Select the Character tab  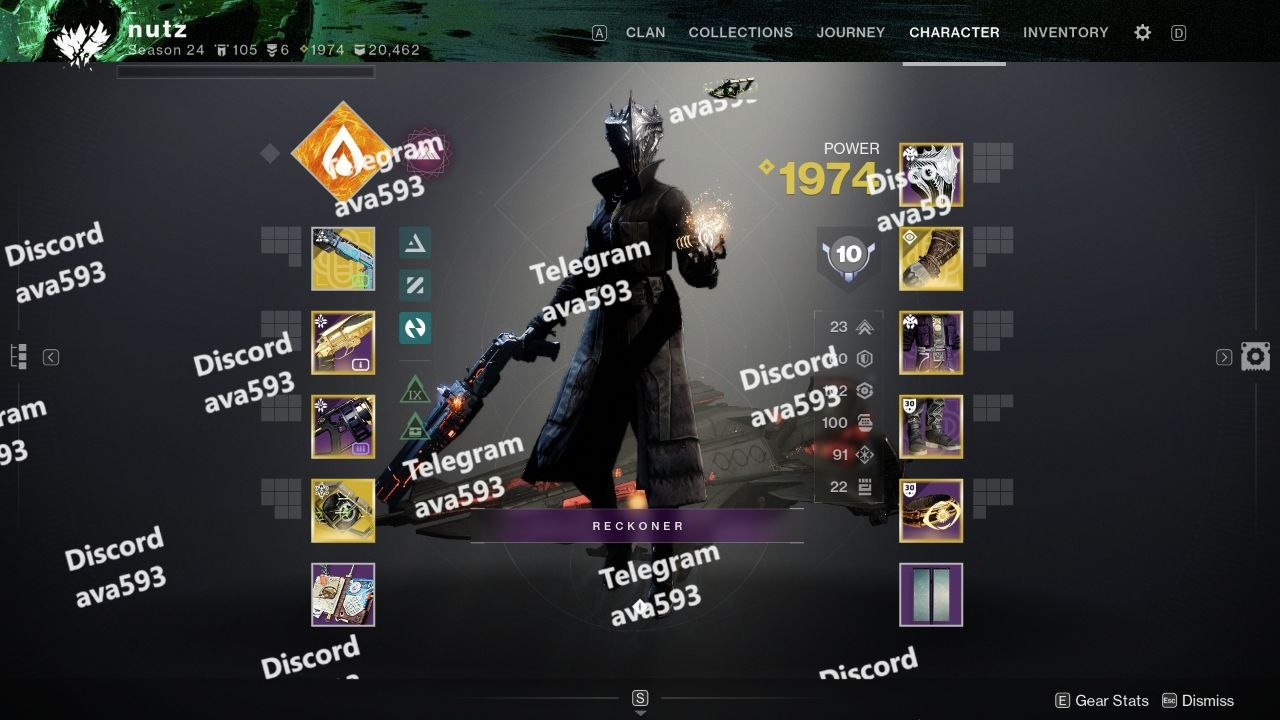click(x=954, y=32)
